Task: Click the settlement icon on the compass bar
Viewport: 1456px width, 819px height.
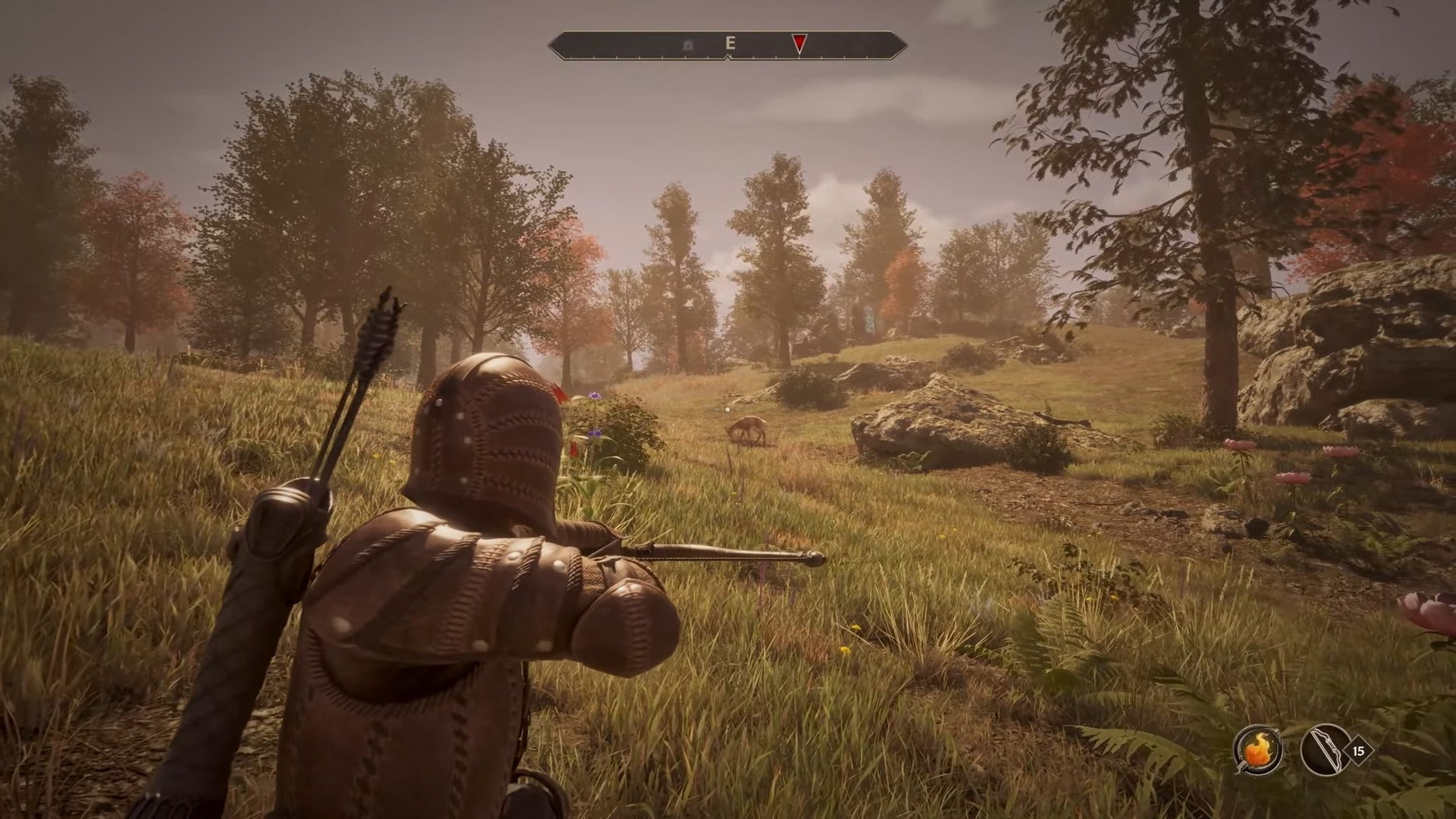Action: pyautogui.click(x=687, y=44)
